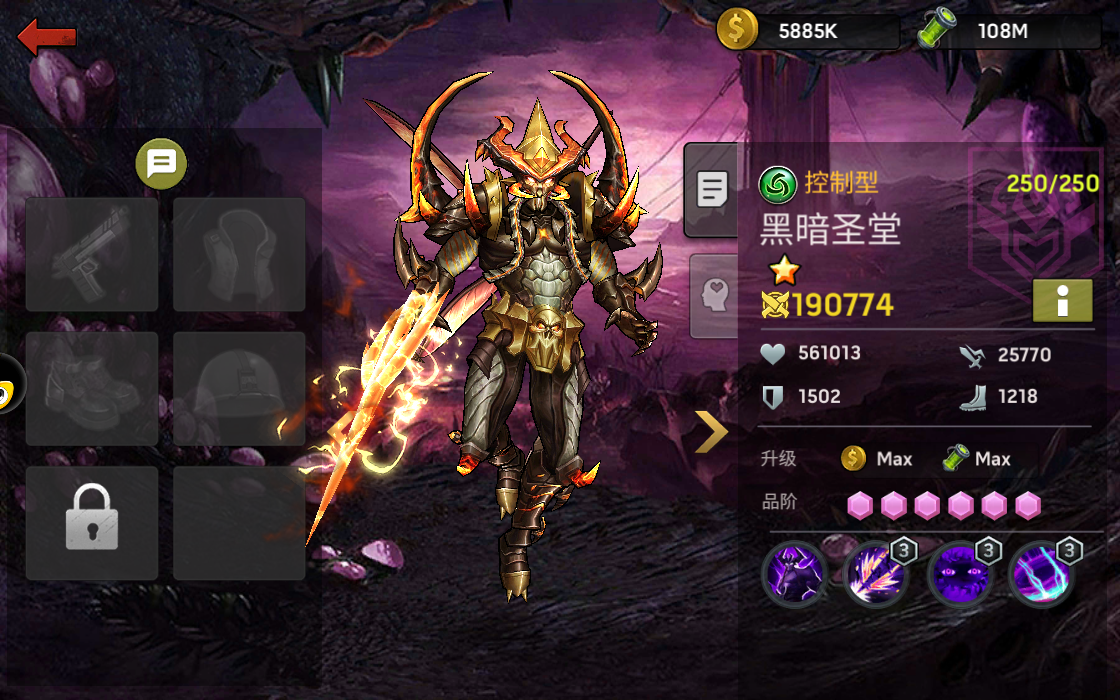Viewport: 1120px width, 700px height.
Task: Switch to the document details tab
Action: (712, 189)
